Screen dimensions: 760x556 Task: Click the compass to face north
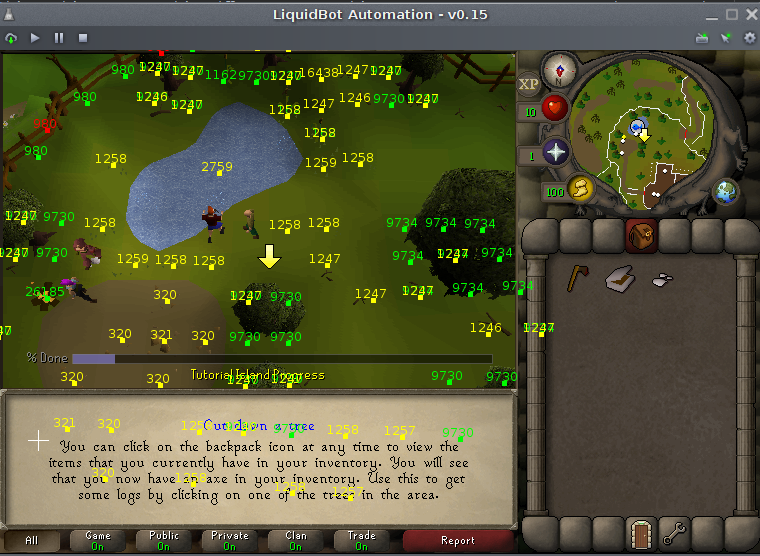point(557,69)
